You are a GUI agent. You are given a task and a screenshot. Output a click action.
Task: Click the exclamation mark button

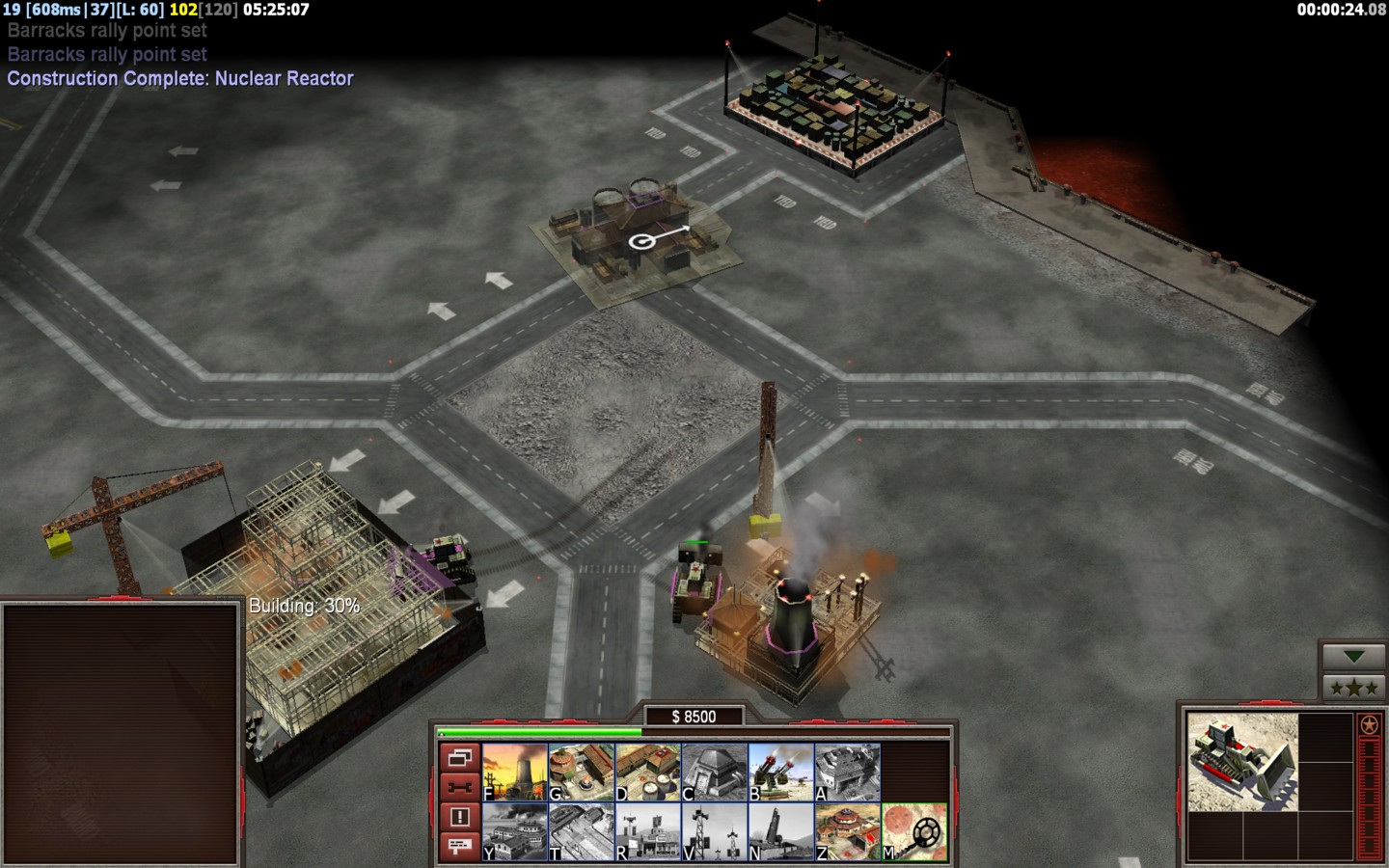click(460, 817)
